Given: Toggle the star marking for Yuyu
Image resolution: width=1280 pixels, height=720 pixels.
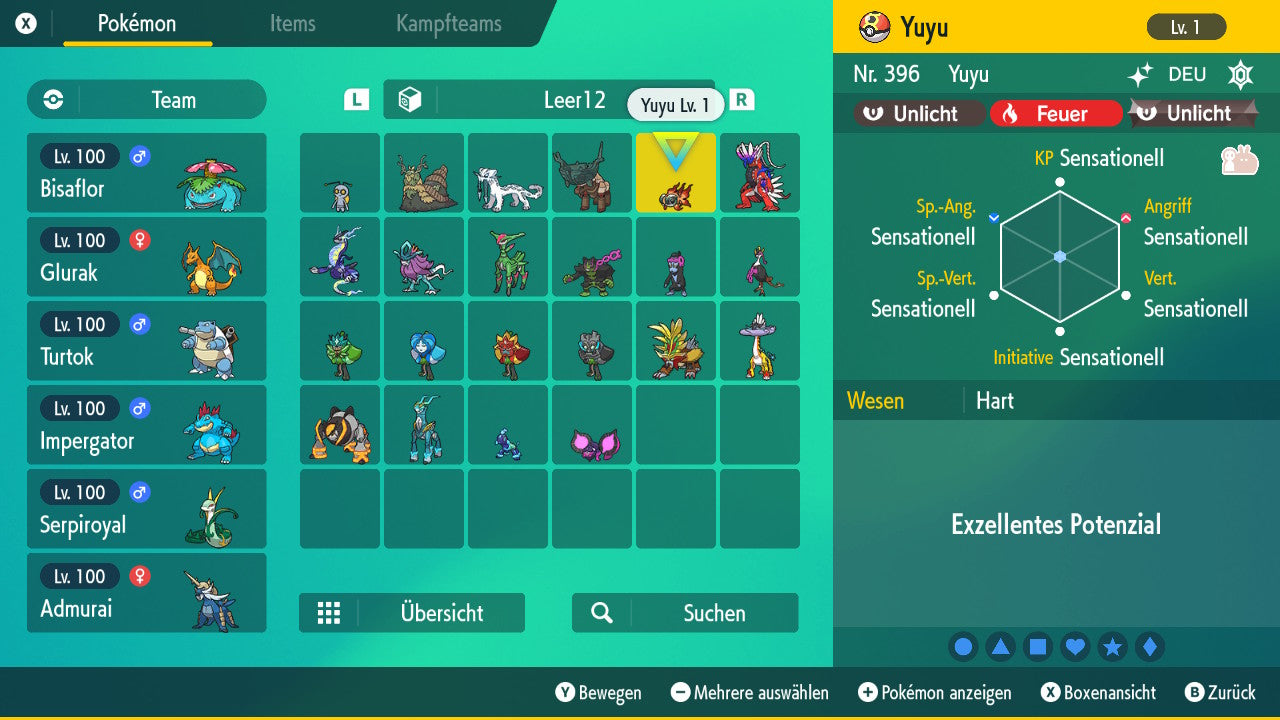Looking at the screenshot, I should (x=1113, y=647).
